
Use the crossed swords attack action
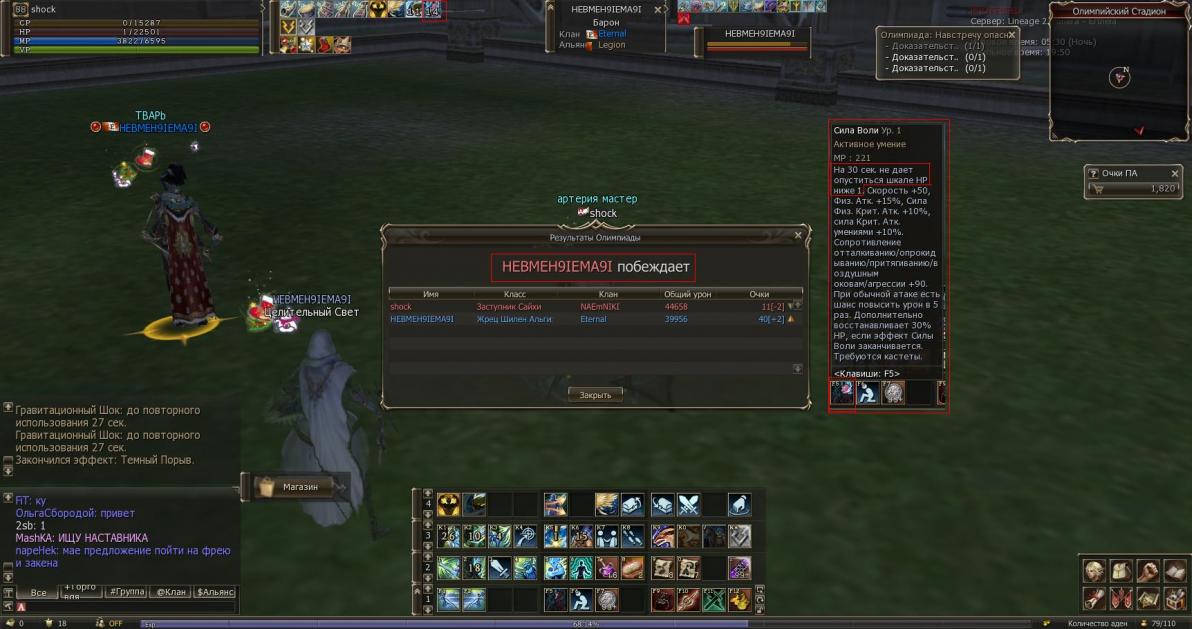tap(689, 505)
